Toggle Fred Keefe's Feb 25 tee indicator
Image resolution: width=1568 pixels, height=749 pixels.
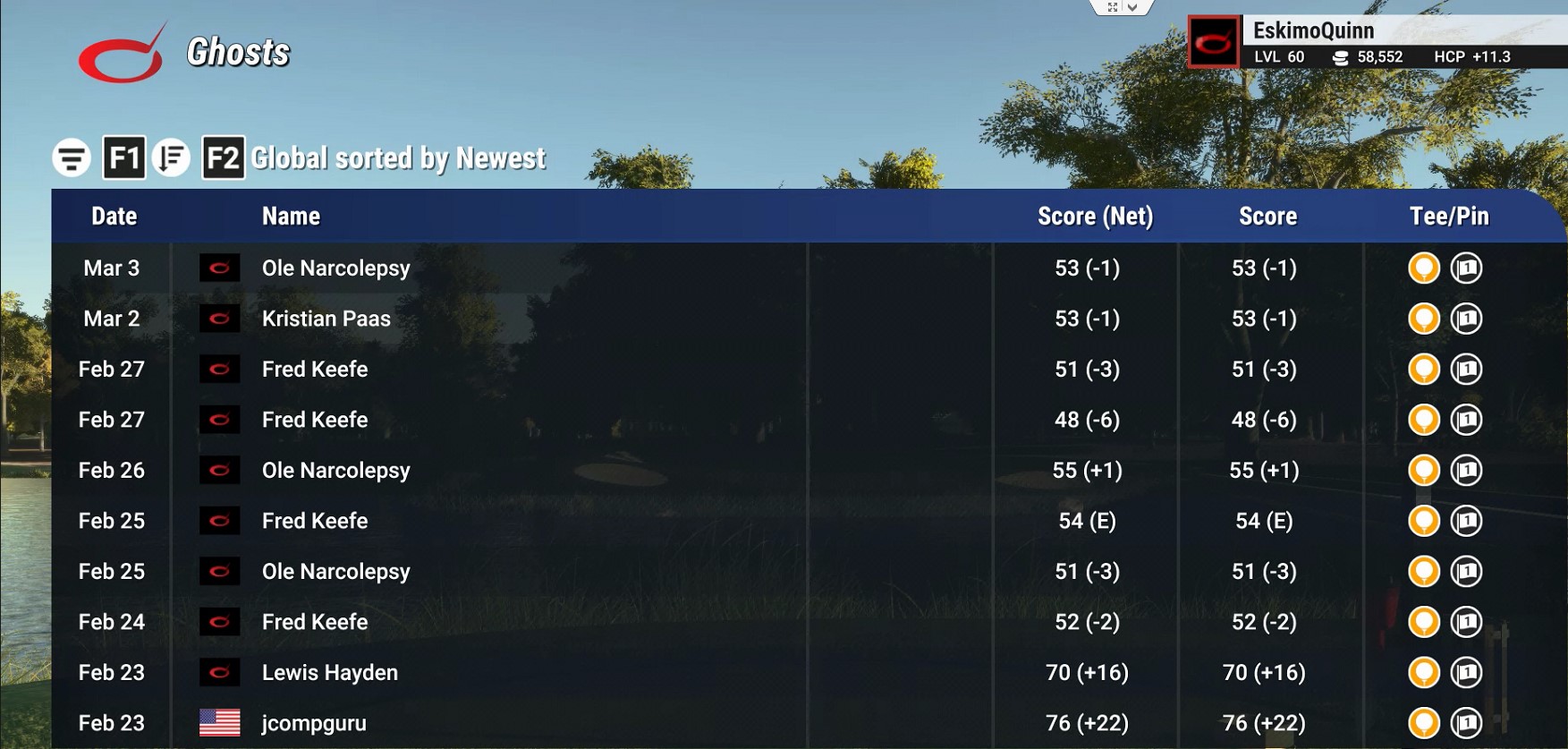coord(1424,521)
